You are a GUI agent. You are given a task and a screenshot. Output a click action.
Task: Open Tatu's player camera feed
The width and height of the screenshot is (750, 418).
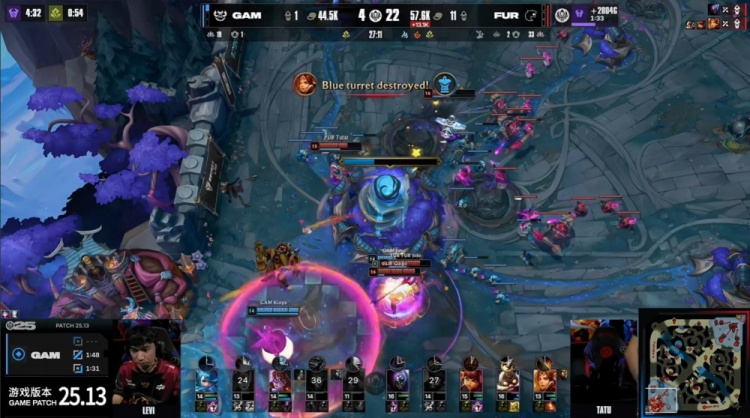point(603,363)
